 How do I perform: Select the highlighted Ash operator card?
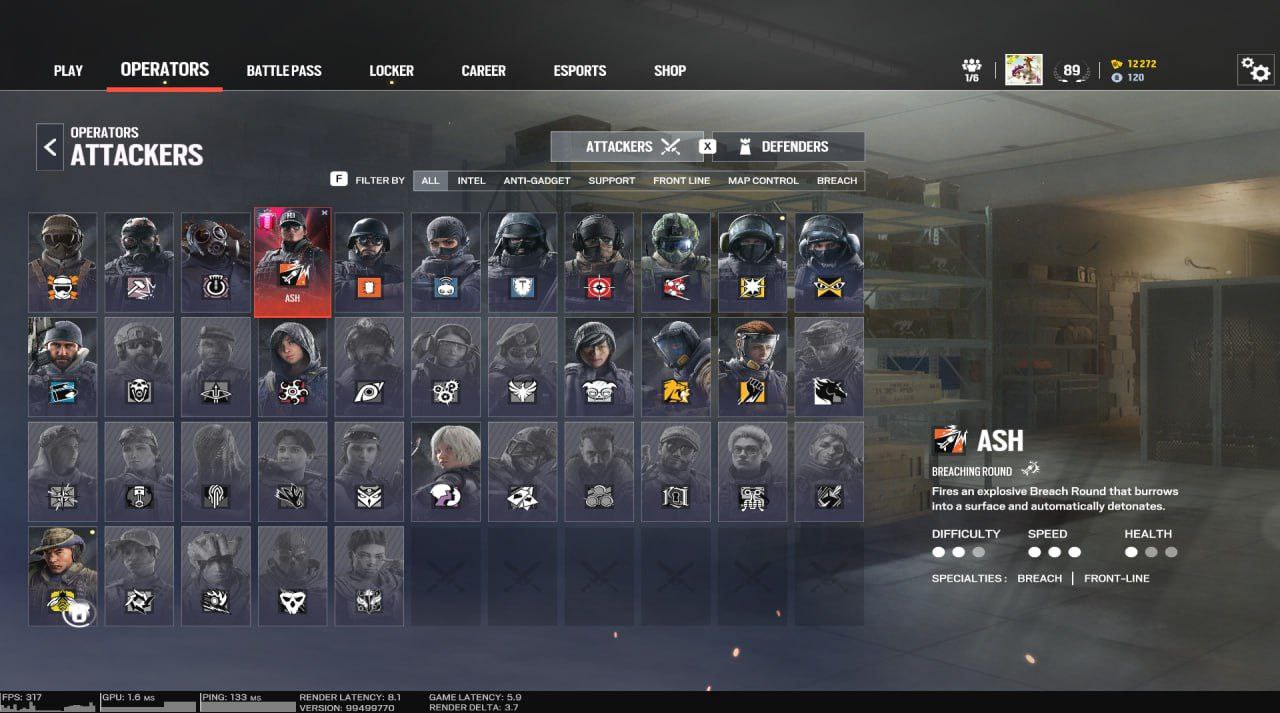pos(292,262)
